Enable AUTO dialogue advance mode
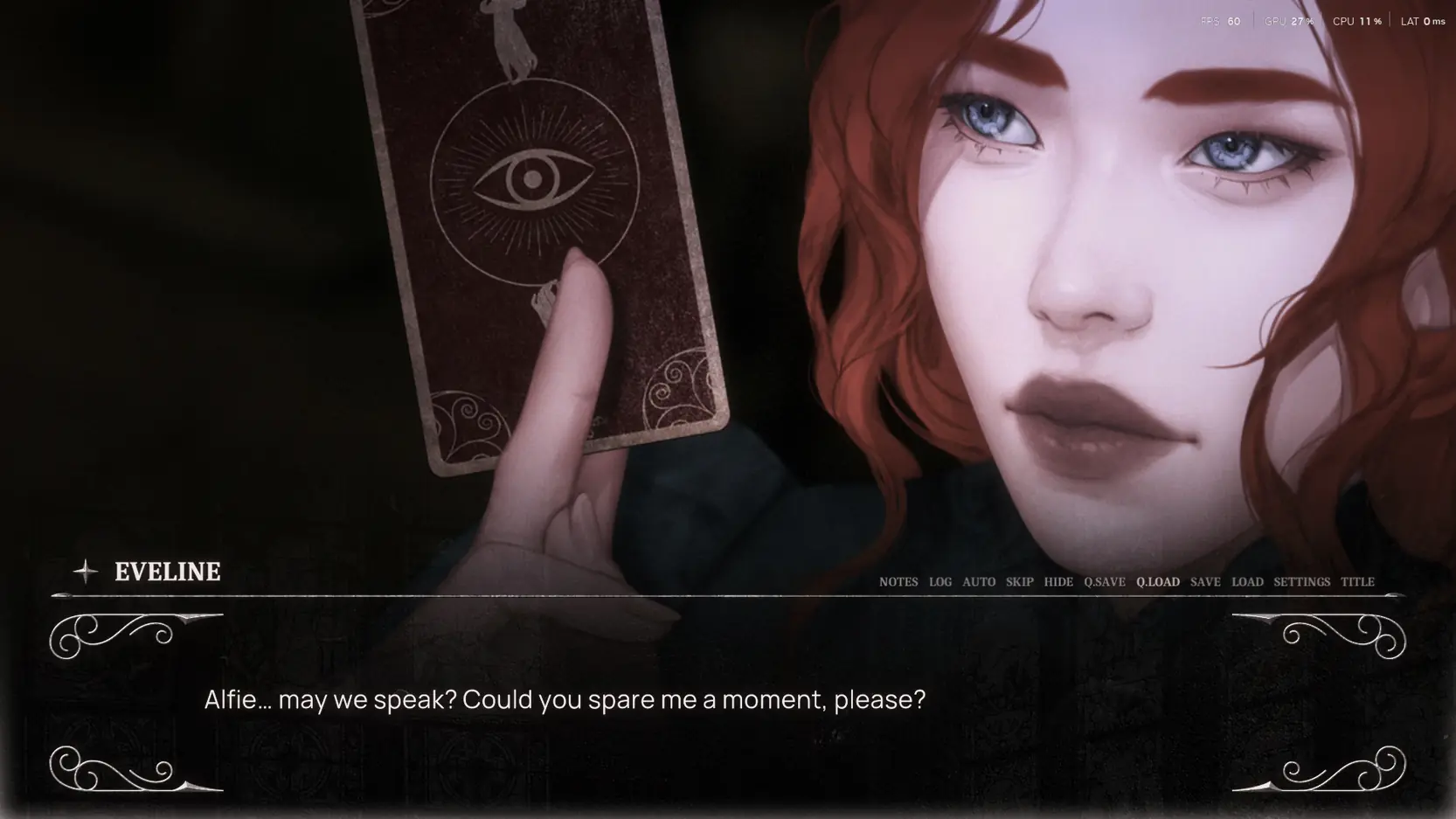The width and height of the screenshot is (1456, 819). 979,581
